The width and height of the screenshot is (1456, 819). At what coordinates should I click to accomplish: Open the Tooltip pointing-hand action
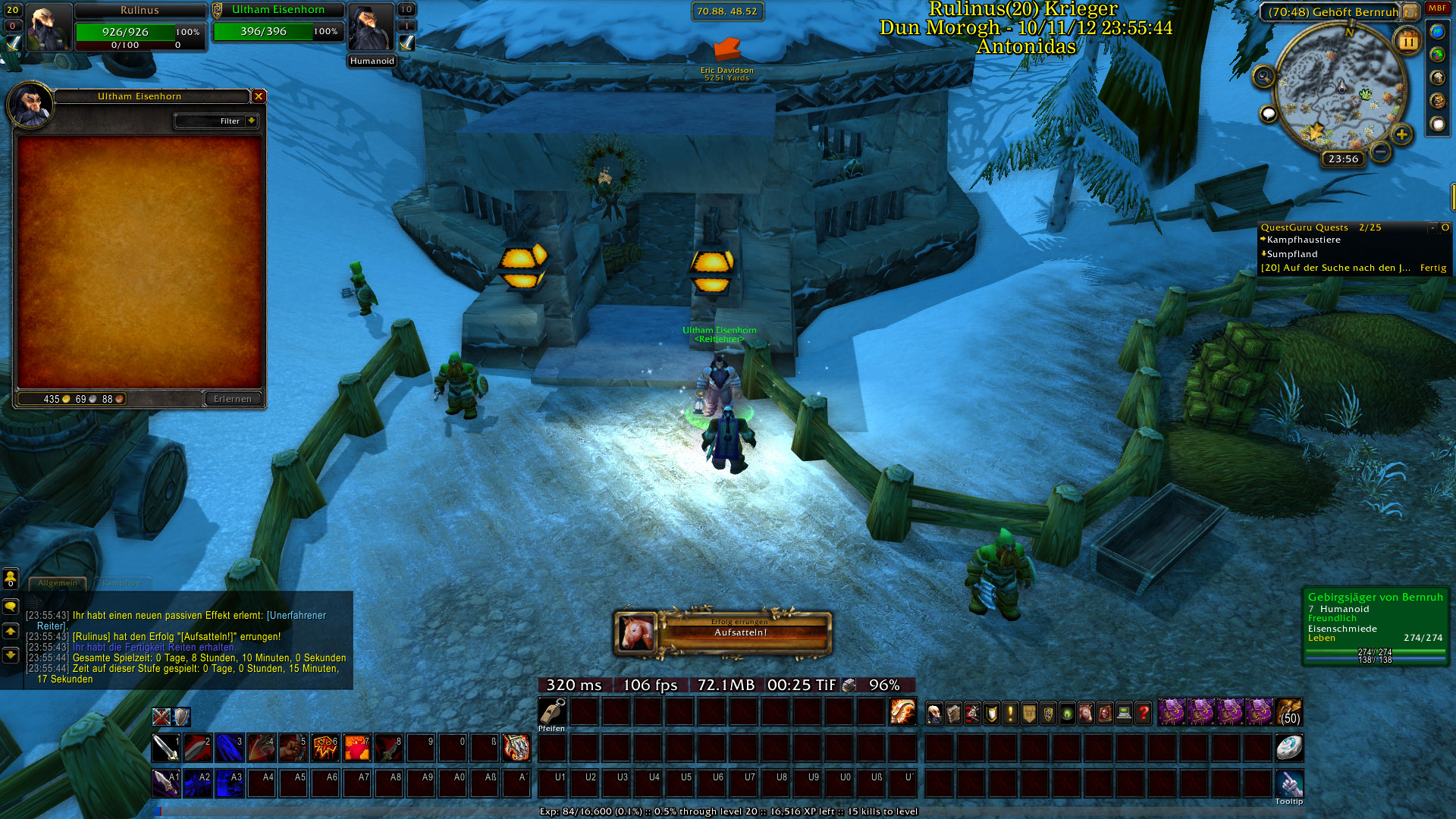1288,783
